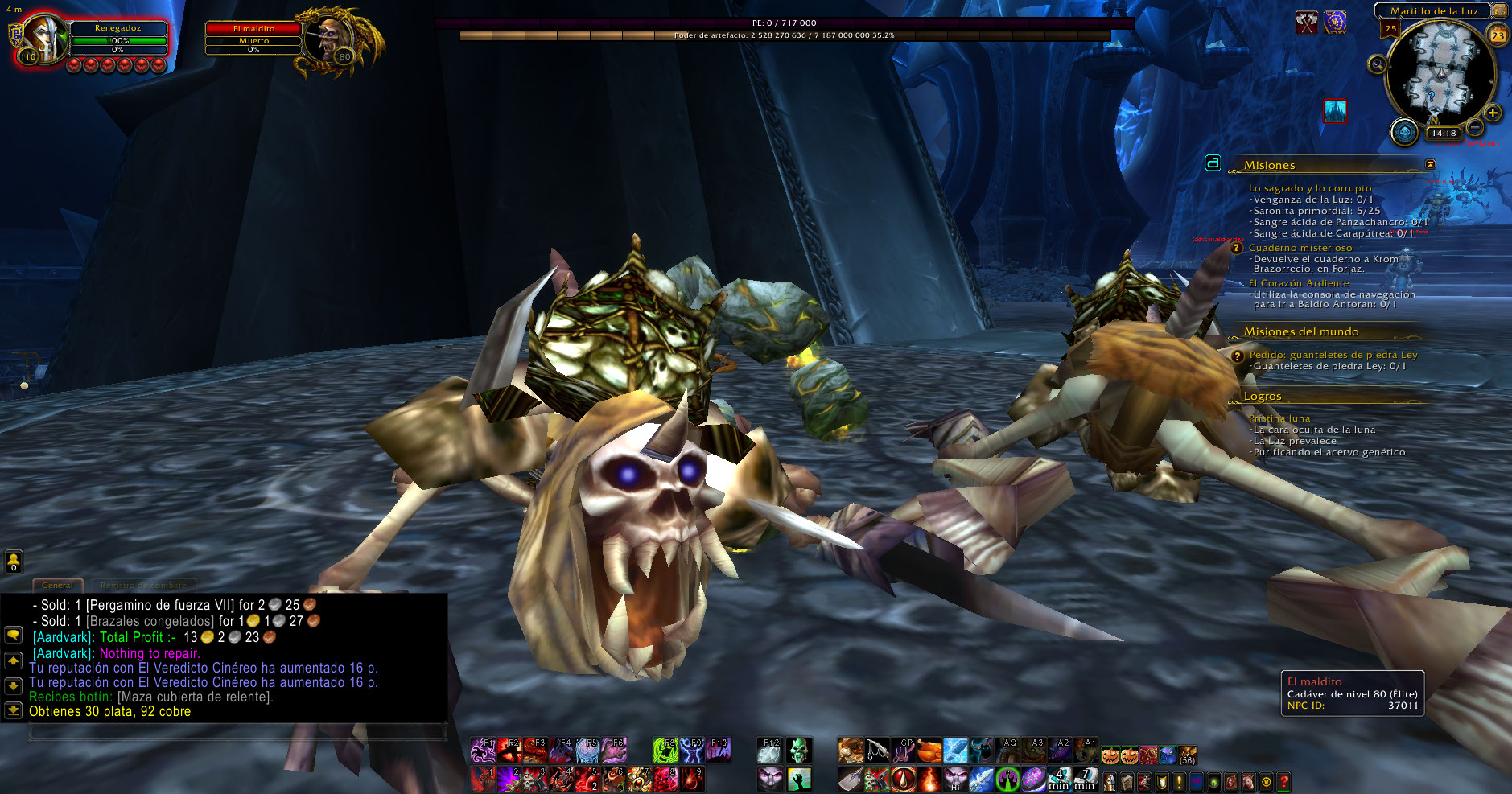Activate the ability bound to F1
Screen dimensions: 1512x794
click(483, 751)
